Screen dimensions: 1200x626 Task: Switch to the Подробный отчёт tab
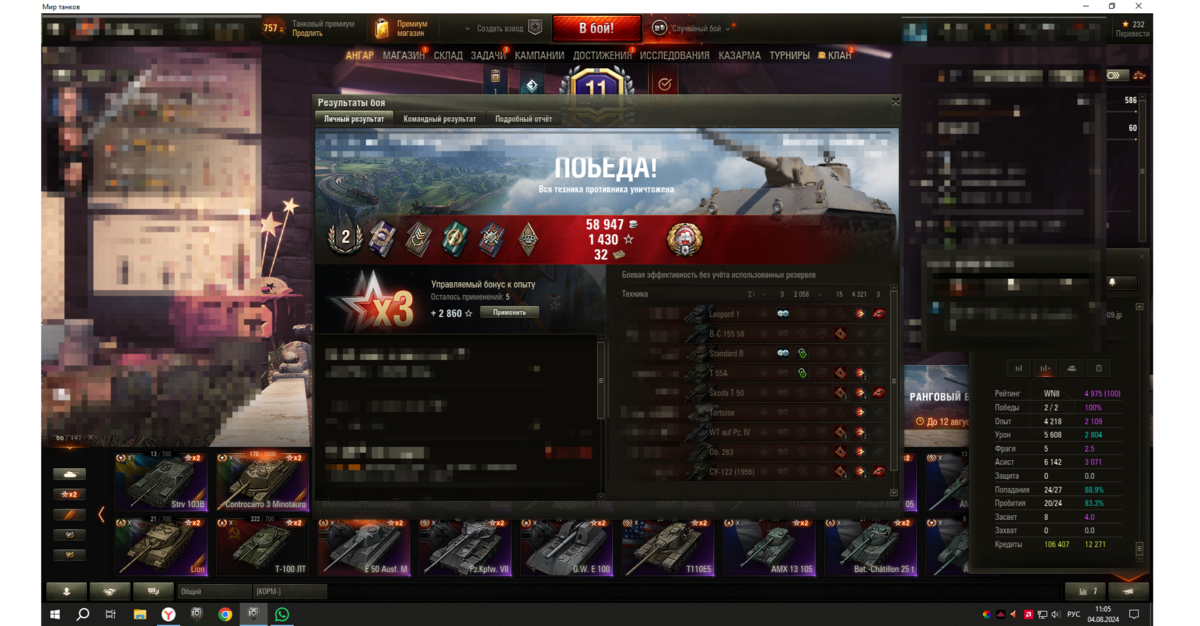[523, 119]
